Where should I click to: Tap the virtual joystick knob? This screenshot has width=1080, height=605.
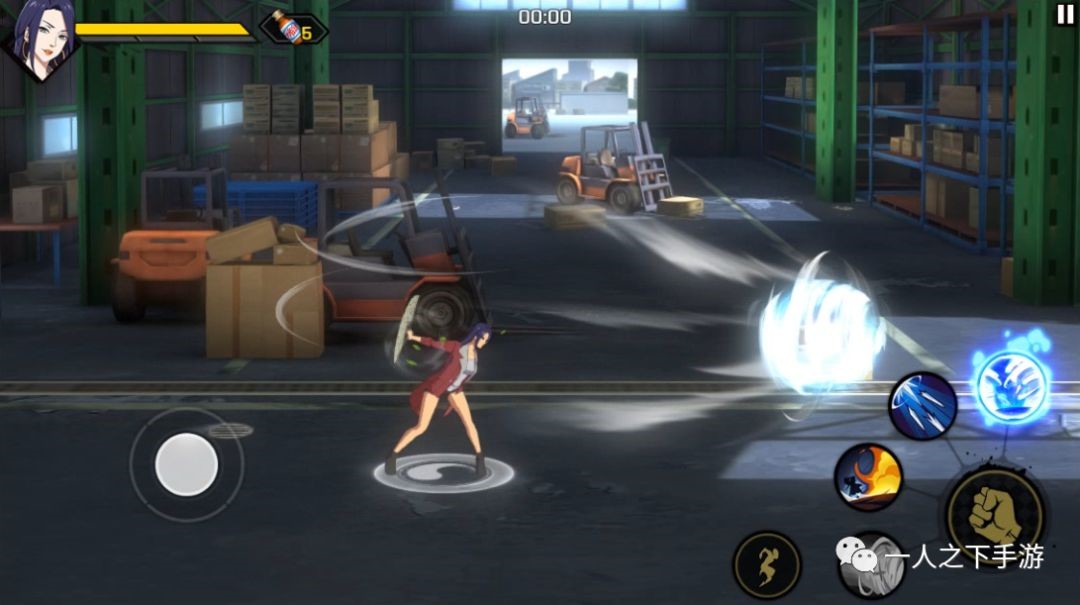pos(187,464)
